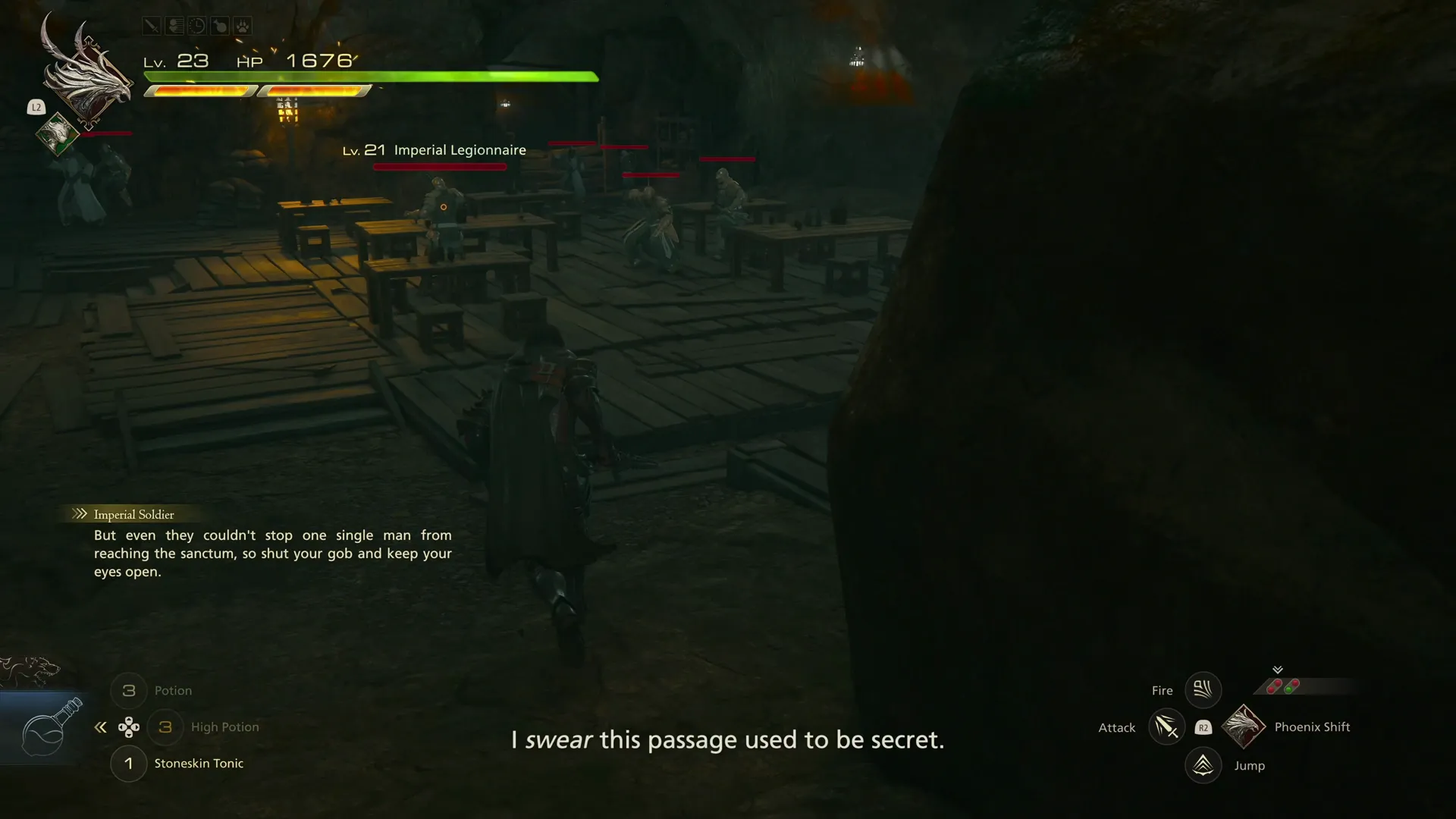Screen dimensions: 1456x819
Task: Click the Imperial Soldier dialogue header
Action: pyautogui.click(x=133, y=514)
